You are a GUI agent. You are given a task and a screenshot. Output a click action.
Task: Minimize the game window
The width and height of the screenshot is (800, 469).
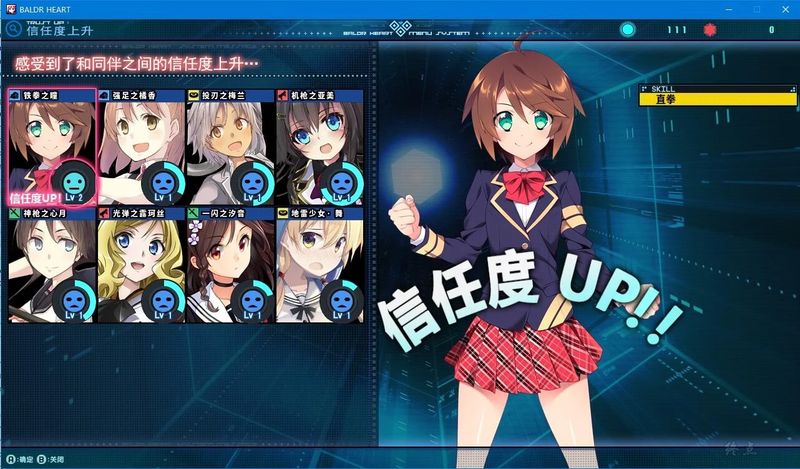(x=729, y=8)
